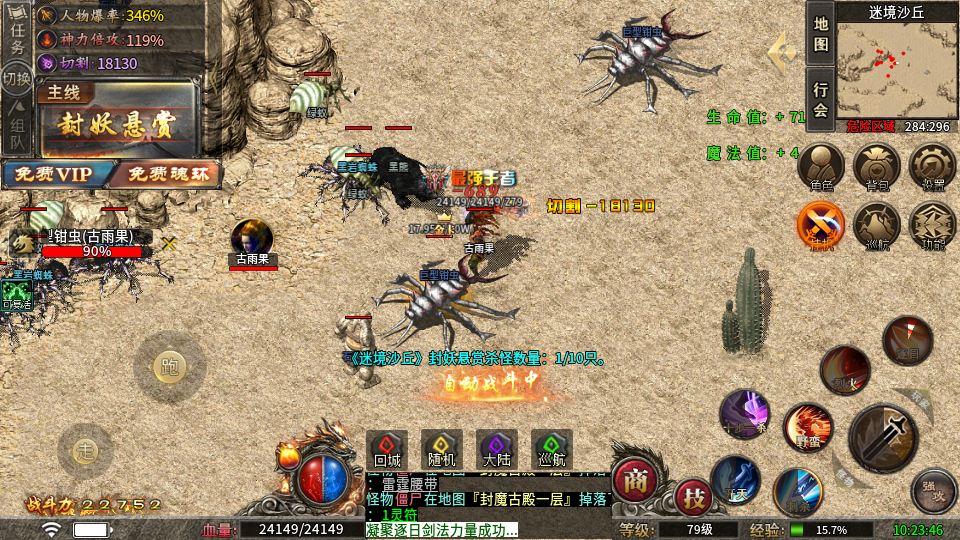Toggle the 挂机 auto-battle icon

pos(821,225)
